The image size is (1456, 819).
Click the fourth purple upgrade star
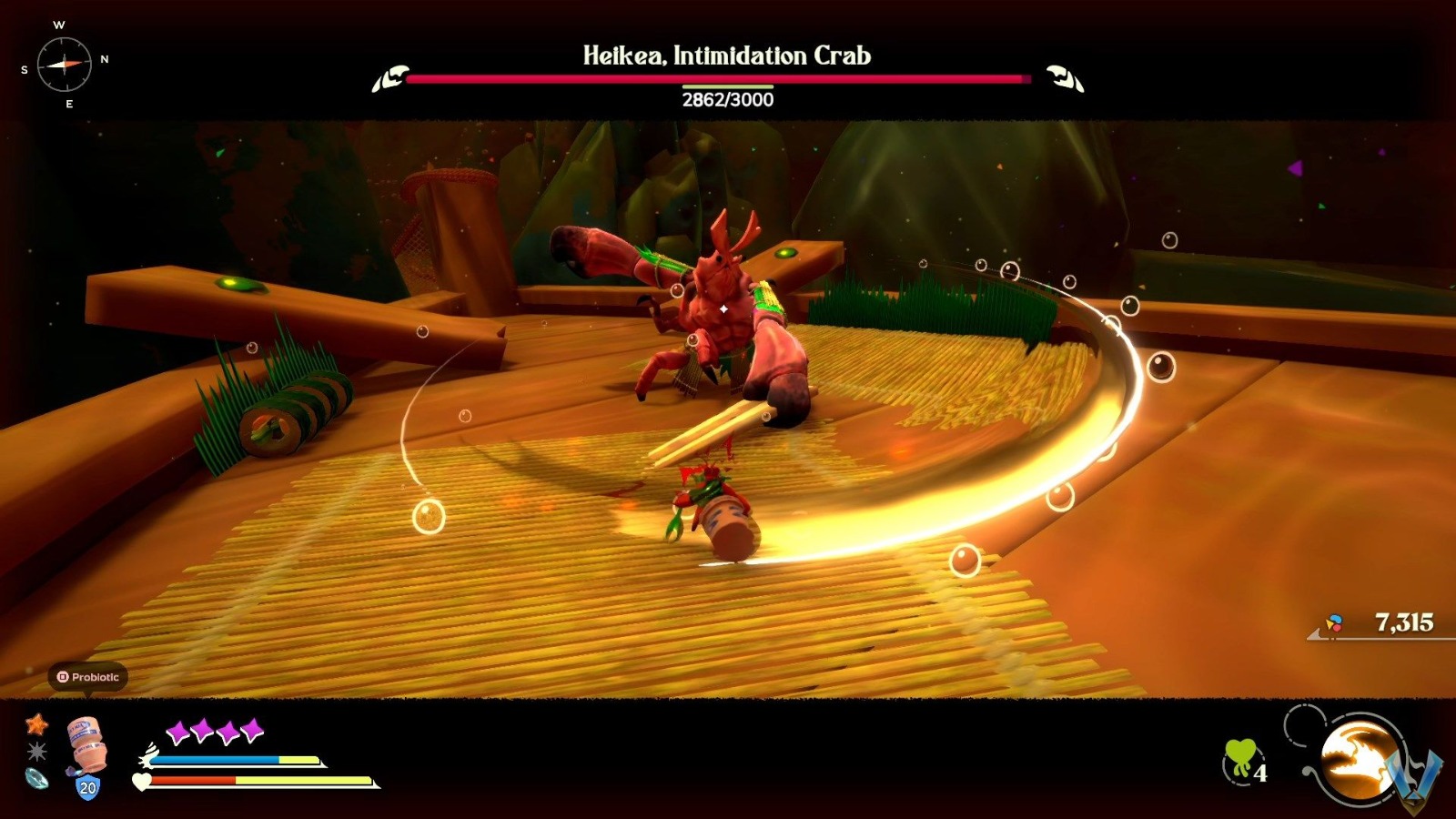[x=253, y=731]
